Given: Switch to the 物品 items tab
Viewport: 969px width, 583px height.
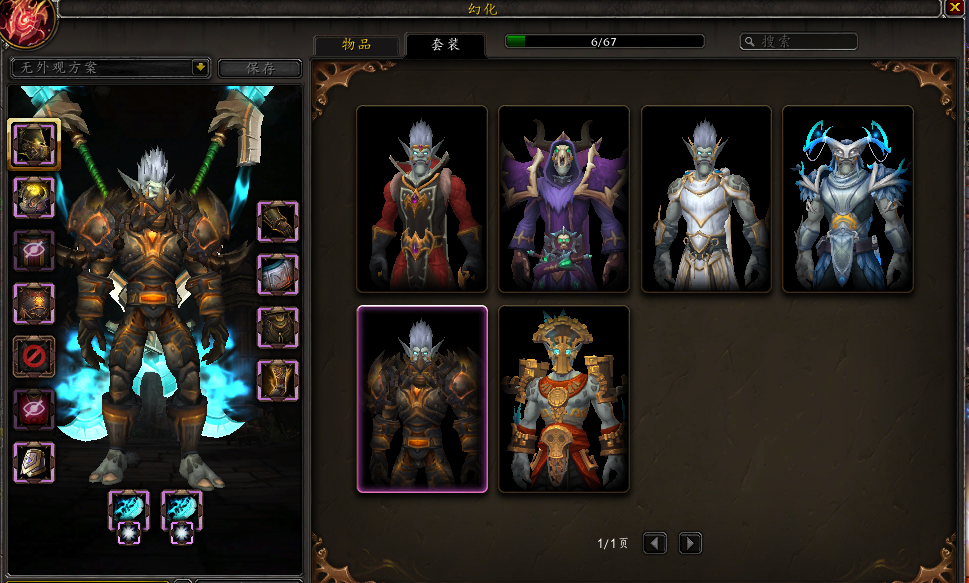Looking at the screenshot, I should coord(356,45).
